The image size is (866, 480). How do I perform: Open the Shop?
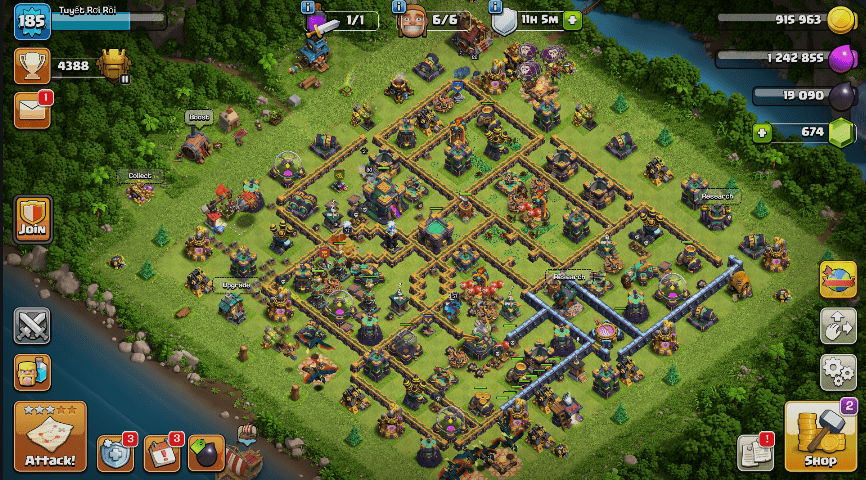point(820,437)
